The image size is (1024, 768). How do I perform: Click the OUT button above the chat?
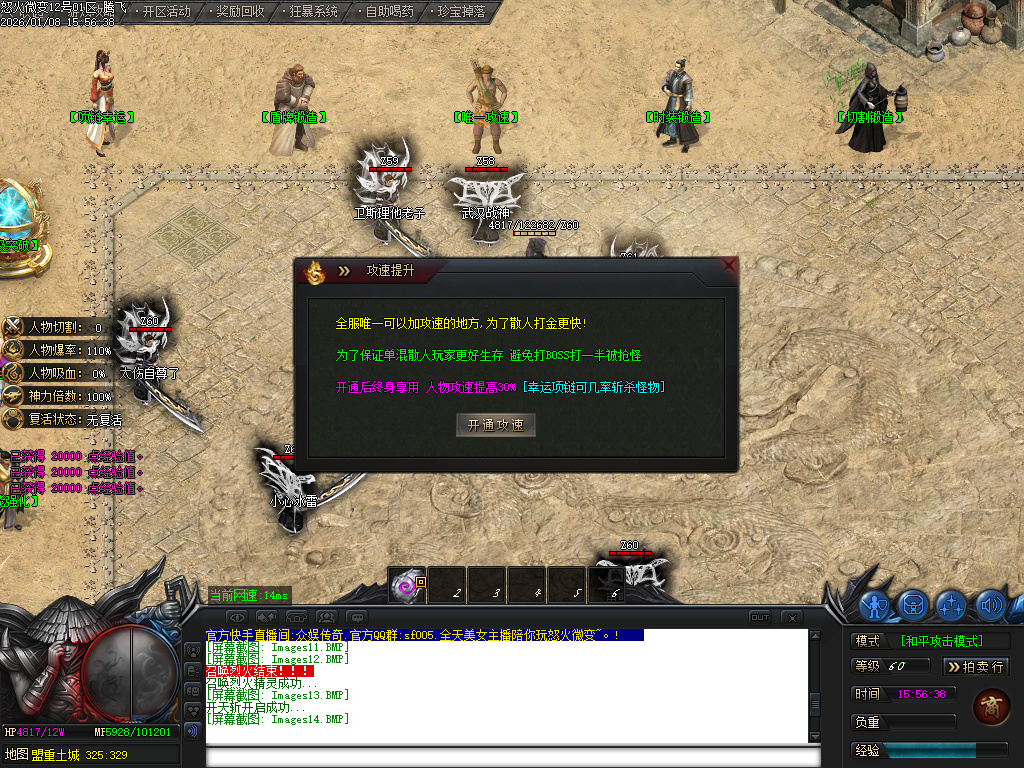(x=760, y=617)
